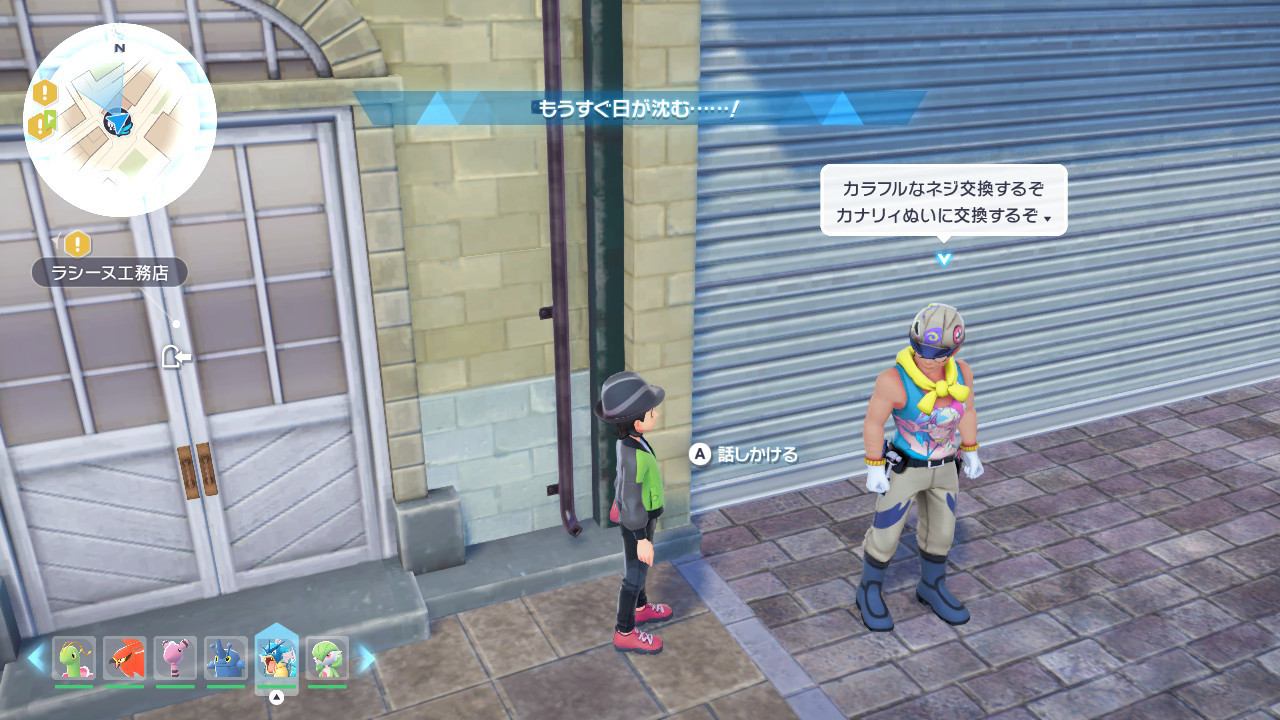
Task: Choose Gardevoir in the party bar
Action: click(x=327, y=659)
